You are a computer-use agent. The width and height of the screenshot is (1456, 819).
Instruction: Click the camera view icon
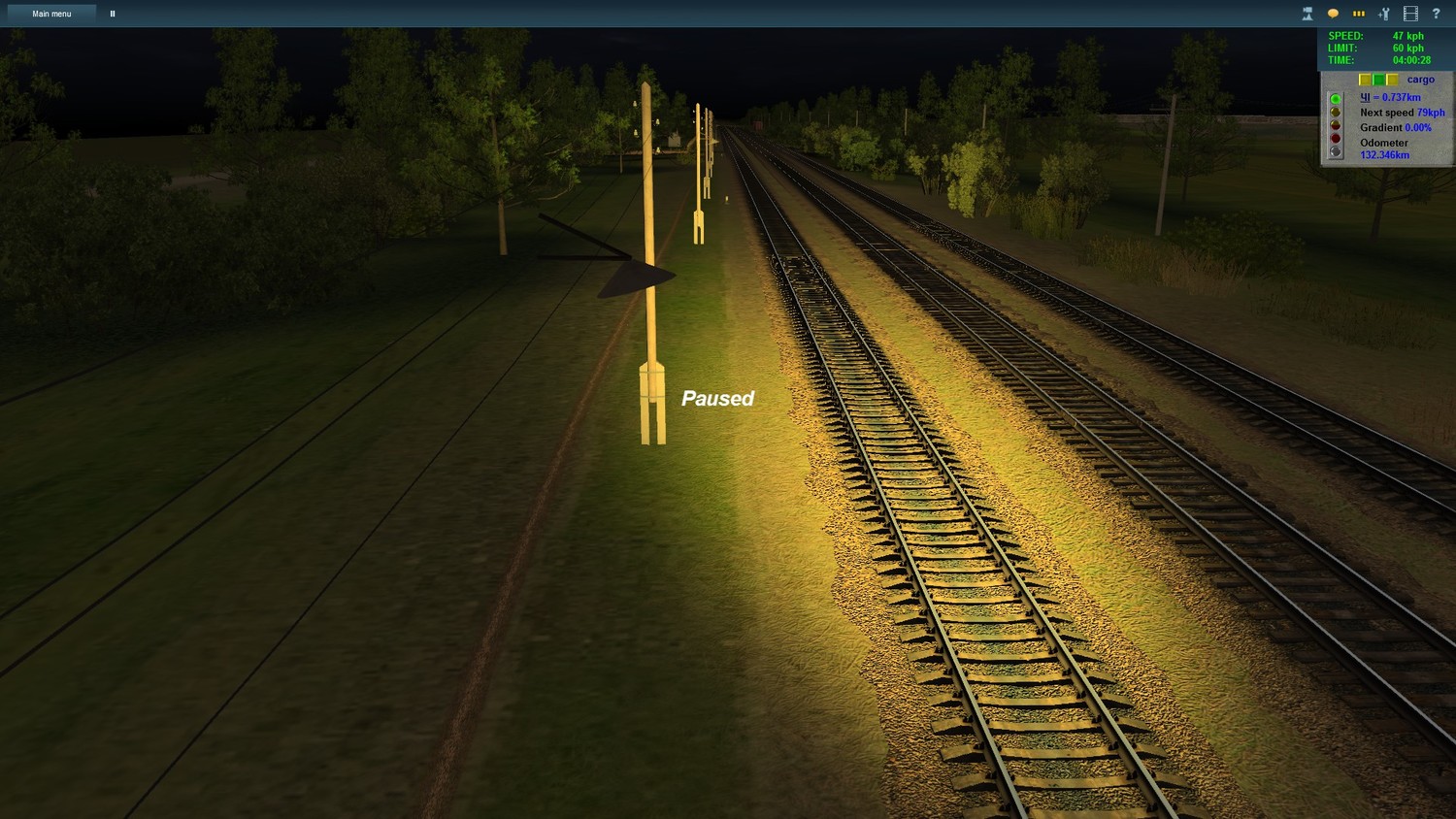(1307, 14)
